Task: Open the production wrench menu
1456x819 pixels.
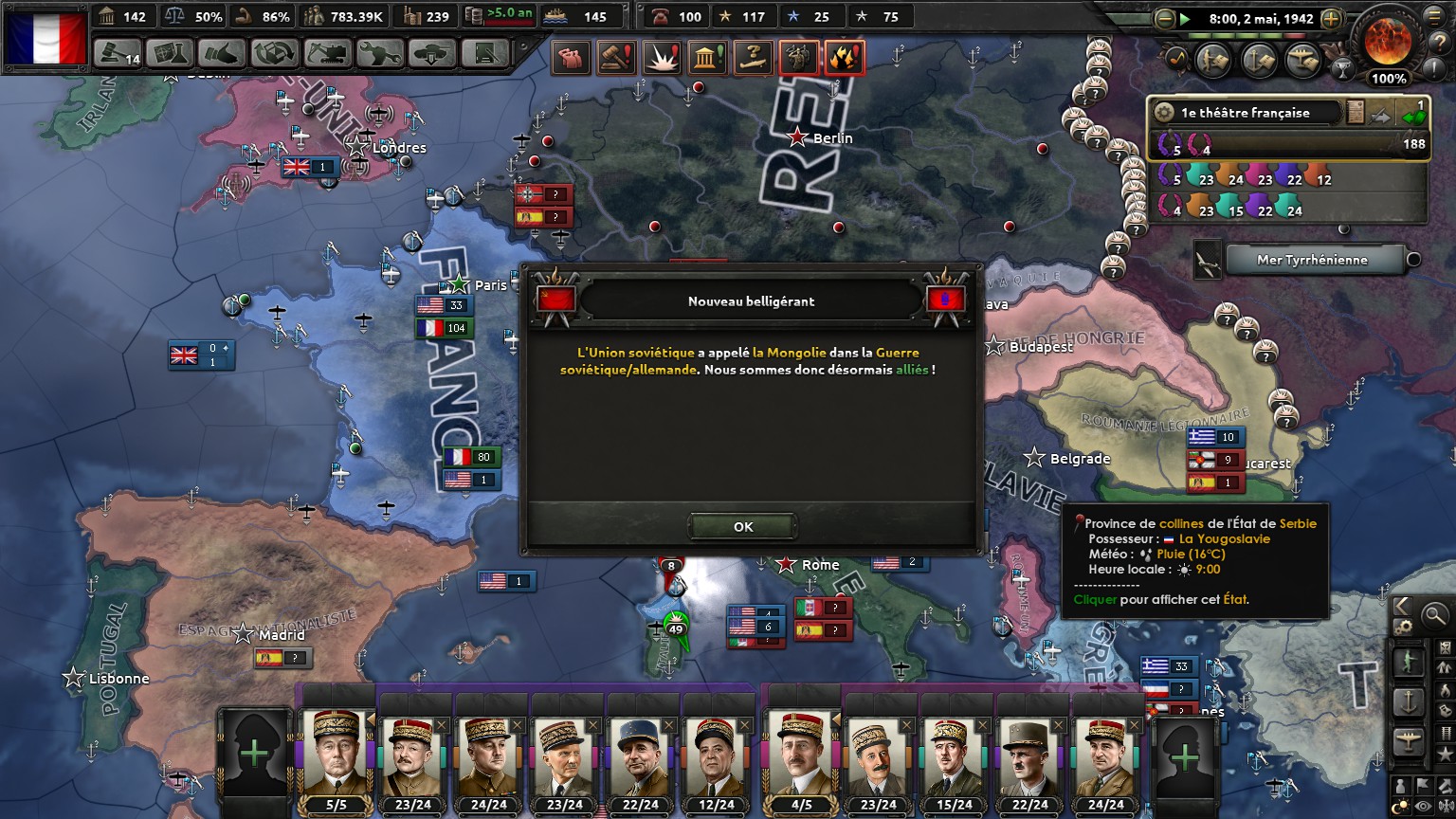Action: 379,53
